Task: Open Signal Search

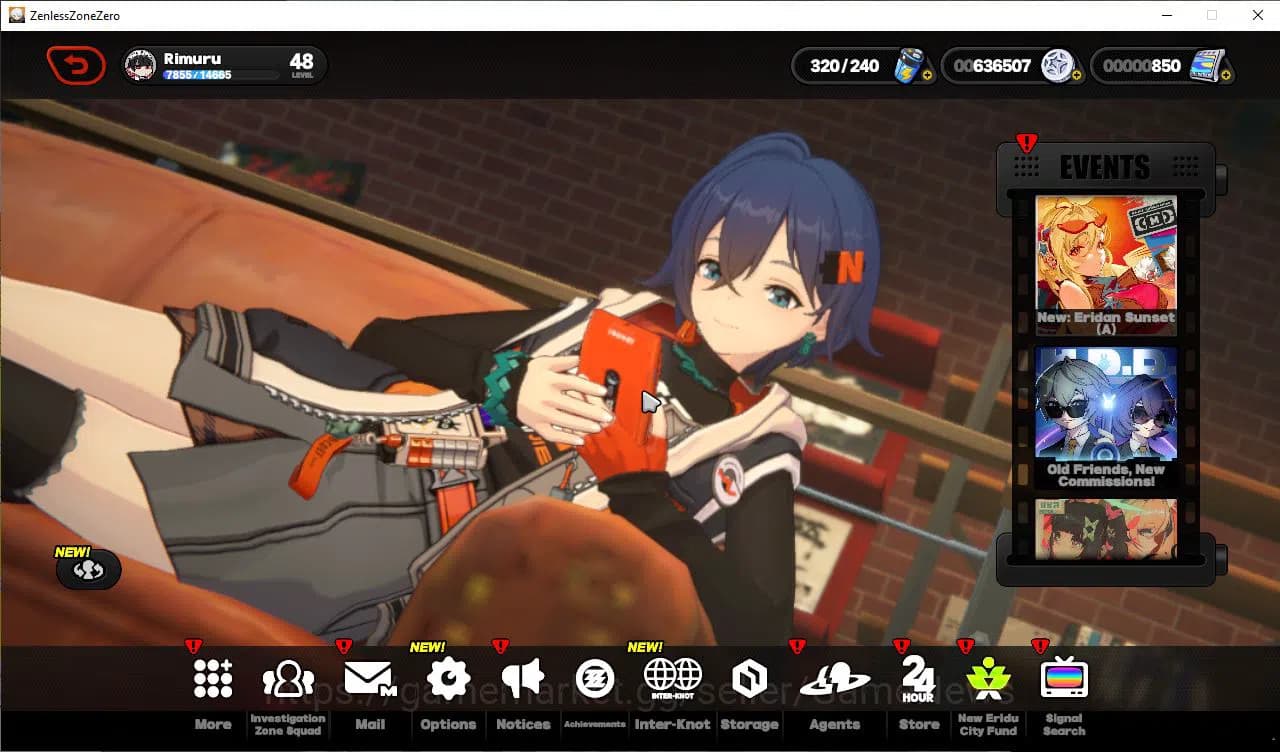Action: pyautogui.click(x=1063, y=678)
